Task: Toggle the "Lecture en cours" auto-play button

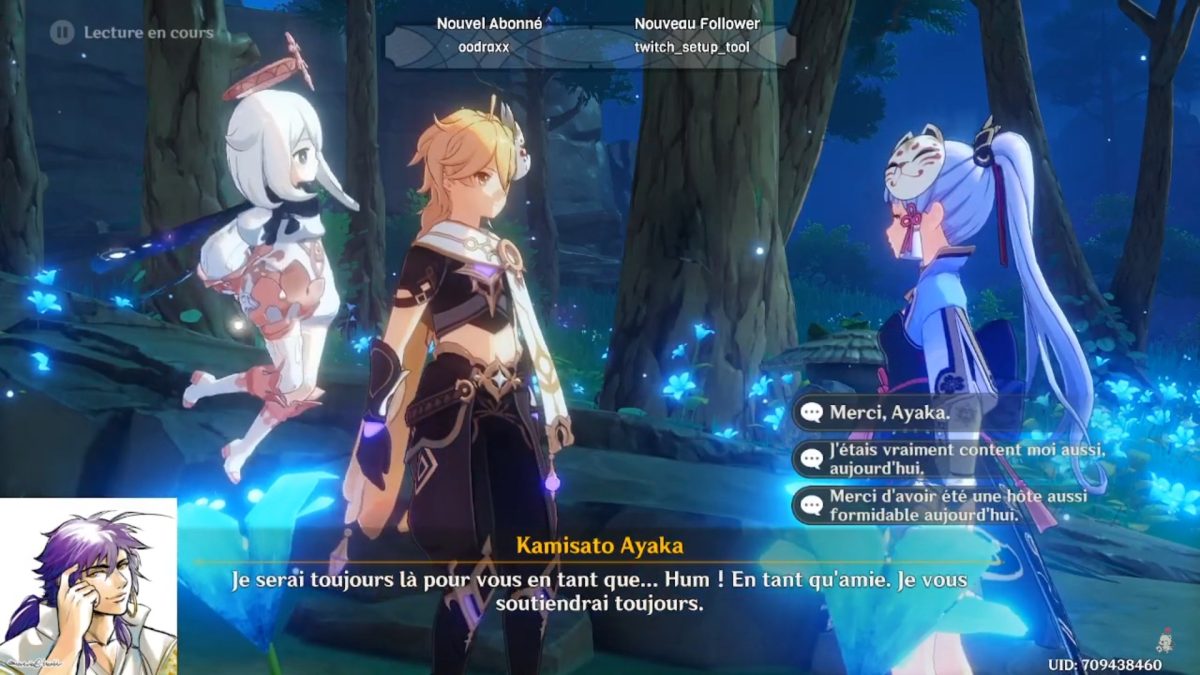Action: (x=63, y=33)
